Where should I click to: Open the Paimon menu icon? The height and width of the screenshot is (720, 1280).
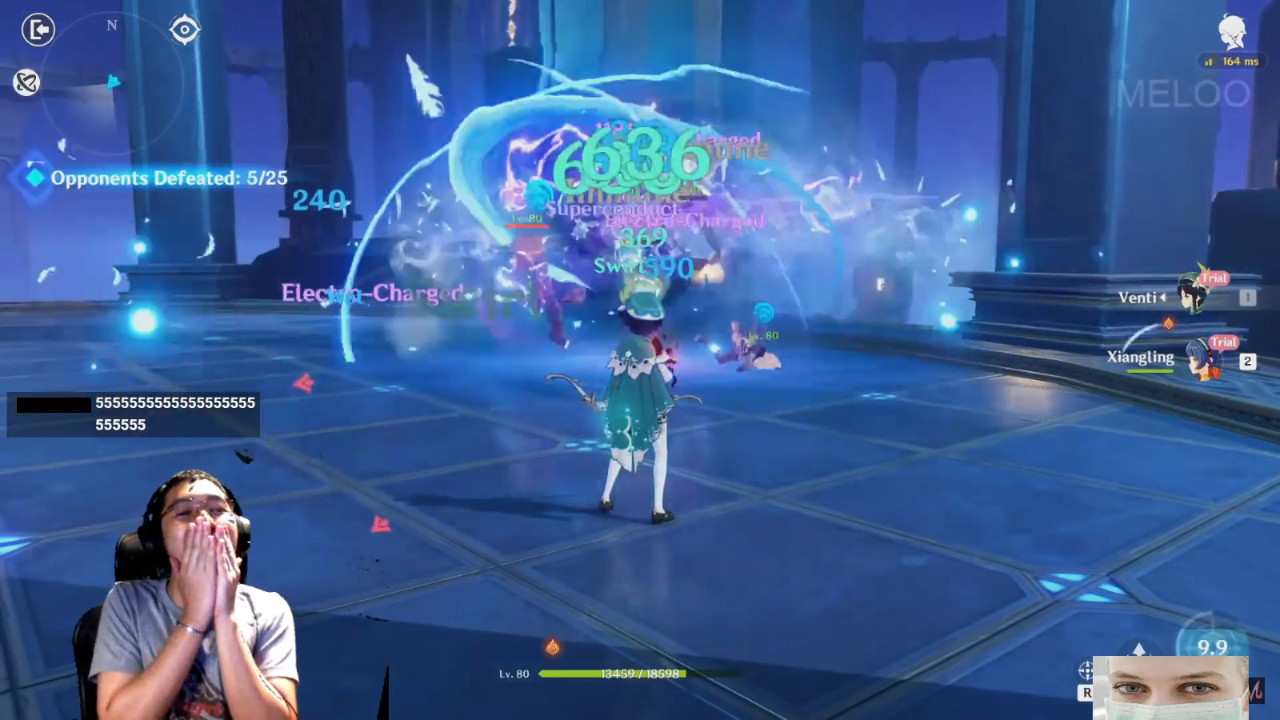[x=1233, y=33]
